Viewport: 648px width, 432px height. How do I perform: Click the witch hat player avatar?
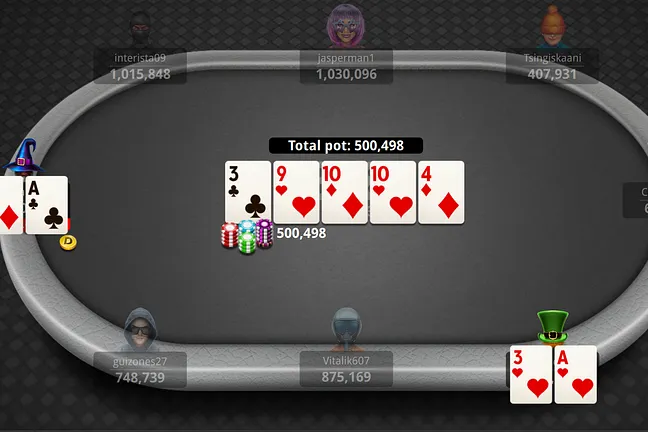(22, 157)
